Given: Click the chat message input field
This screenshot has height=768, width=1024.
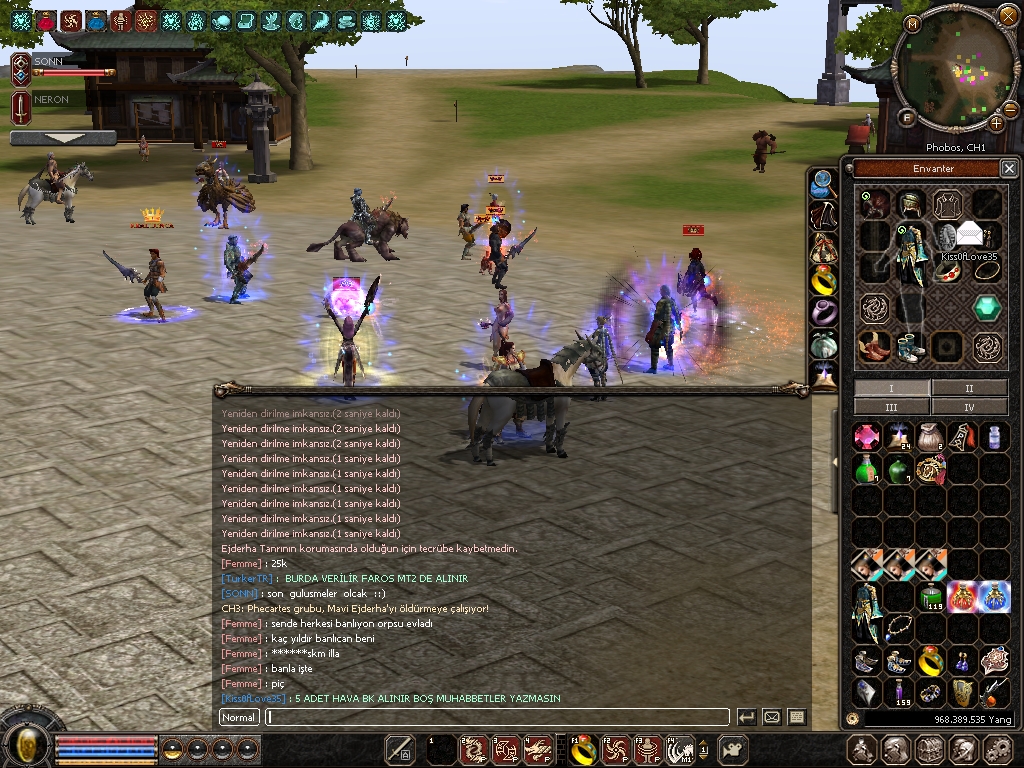Looking at the screenshot, I should click(x=497, y=717).
